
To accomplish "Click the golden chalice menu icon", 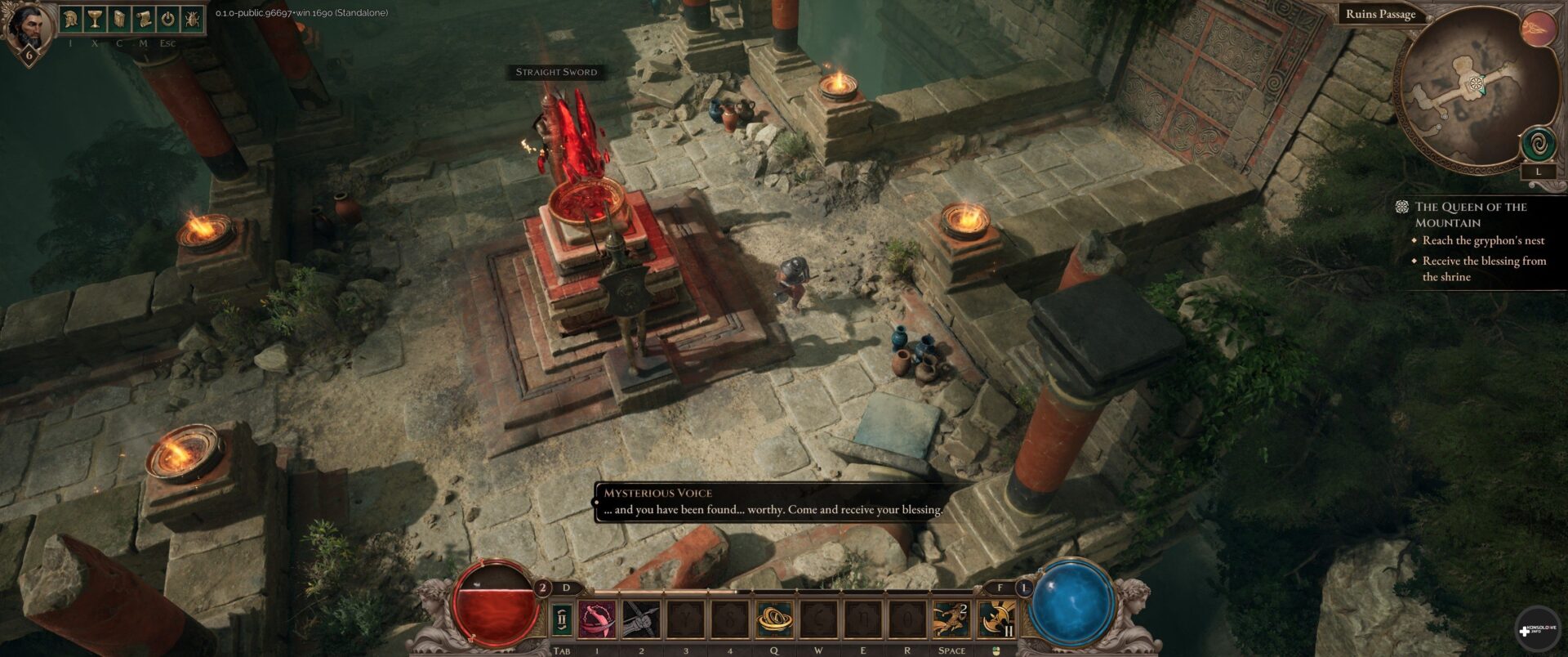I will [95, 19].
